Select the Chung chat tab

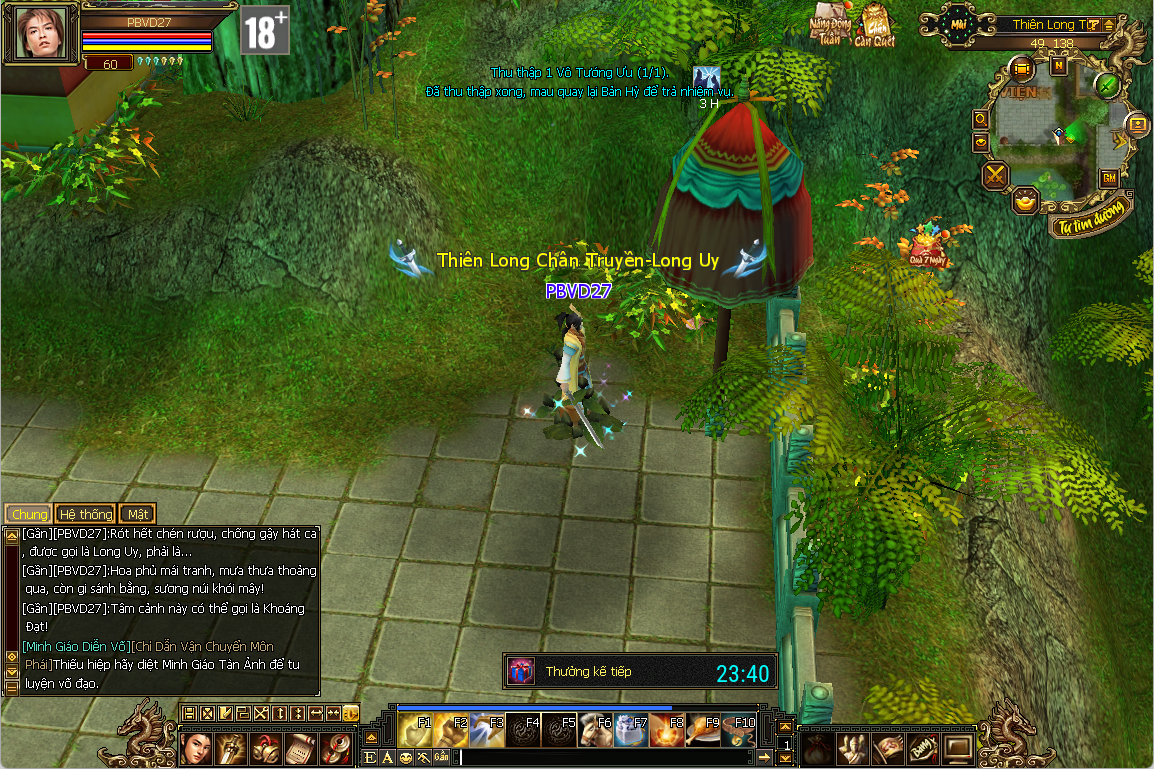coord(29,514)
